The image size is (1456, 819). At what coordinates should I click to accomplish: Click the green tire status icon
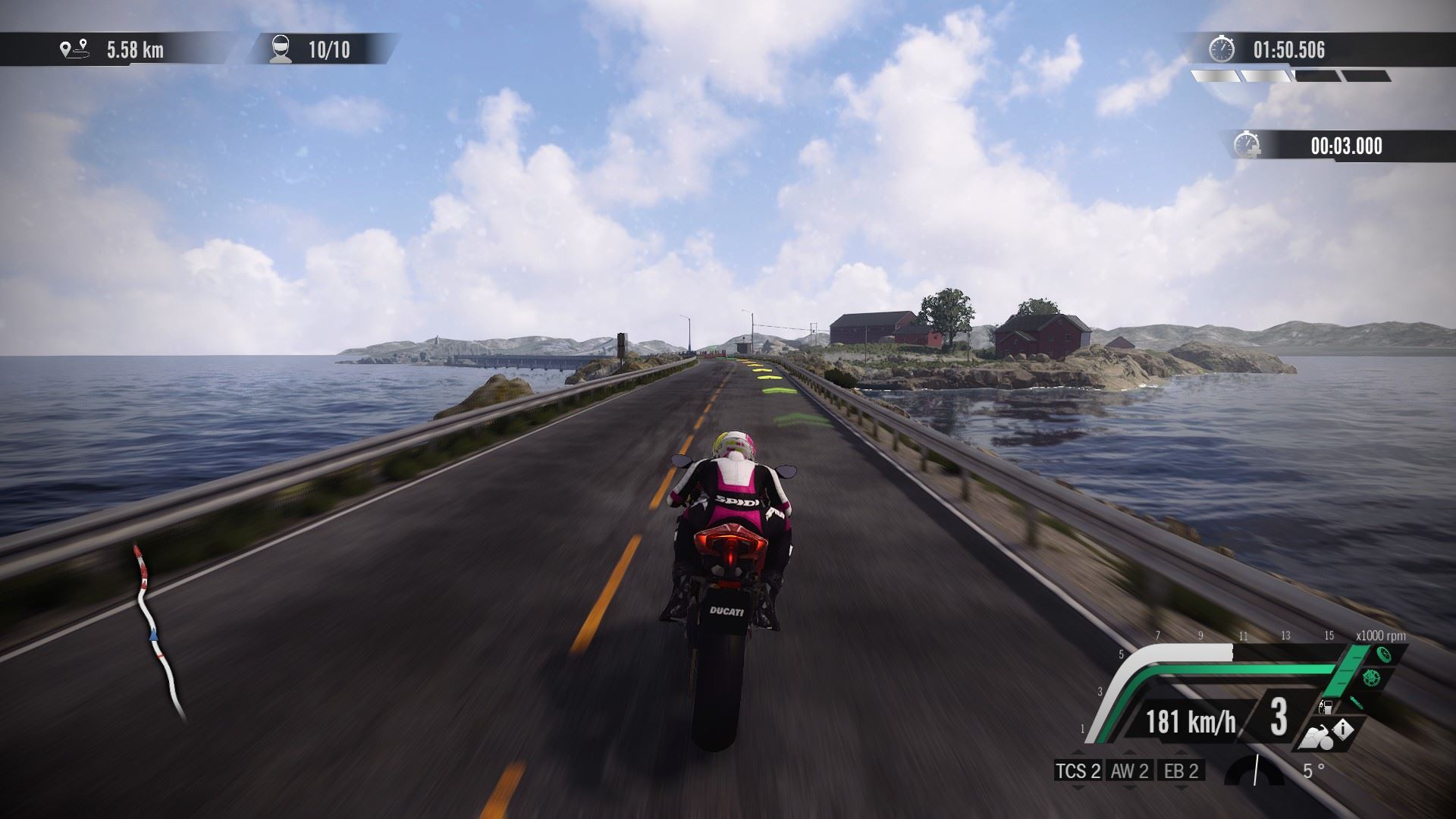tap(1385, 656)
